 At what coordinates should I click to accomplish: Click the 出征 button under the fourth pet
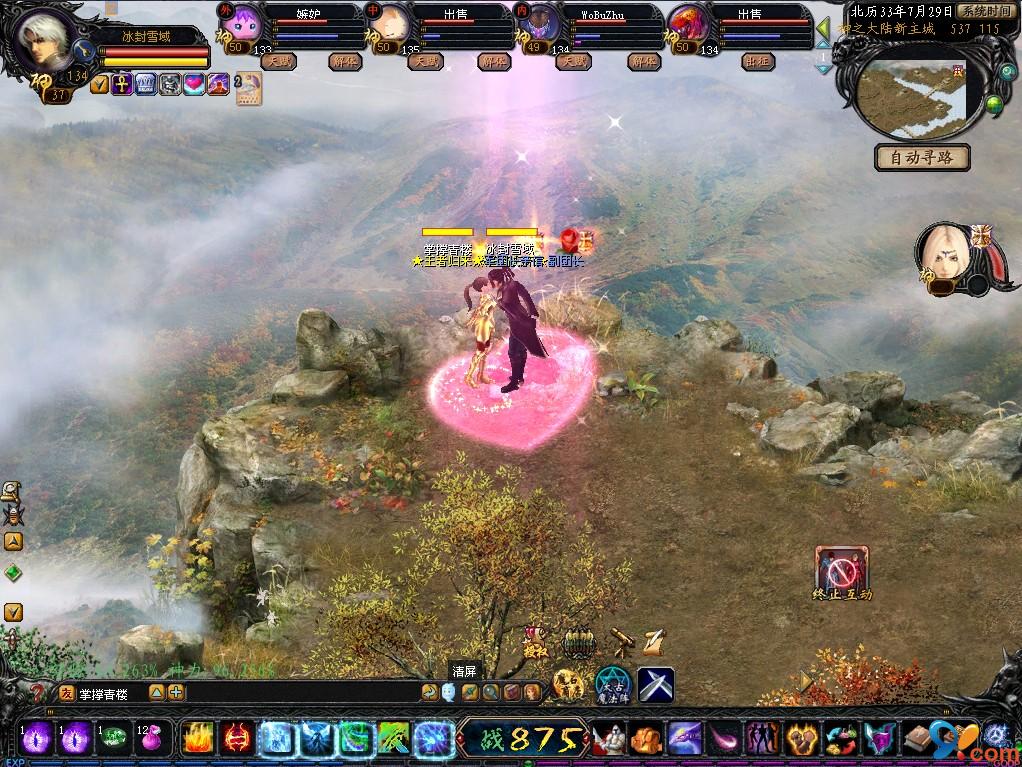click(758, 61)
